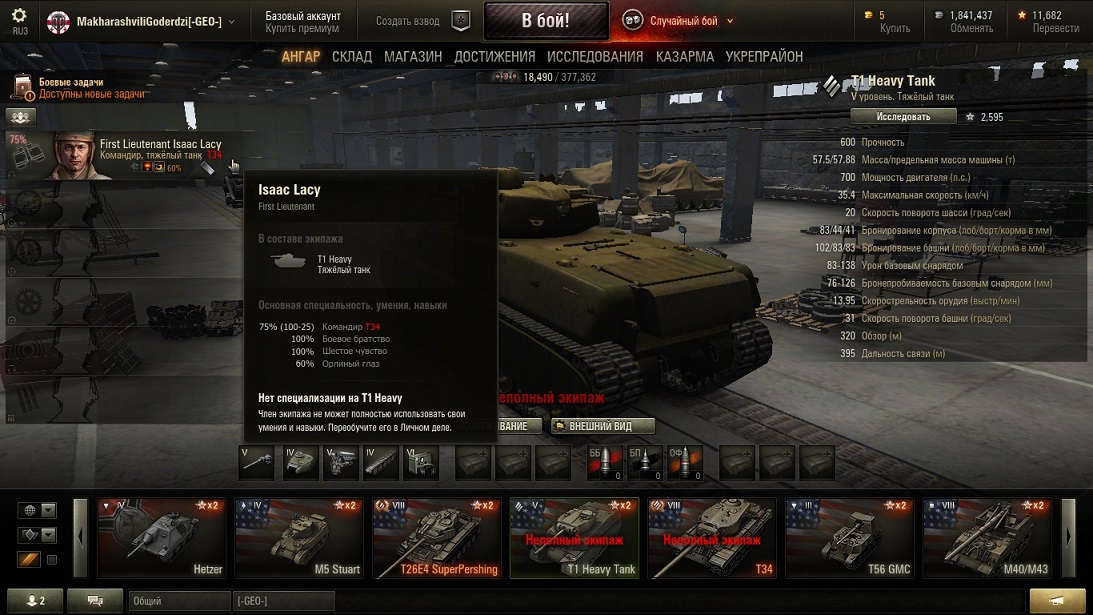This screenshot has width=1093, height=615.
Task: Go to the ДОСТИЖЕНИЯ tab
Action: (494, 57)
